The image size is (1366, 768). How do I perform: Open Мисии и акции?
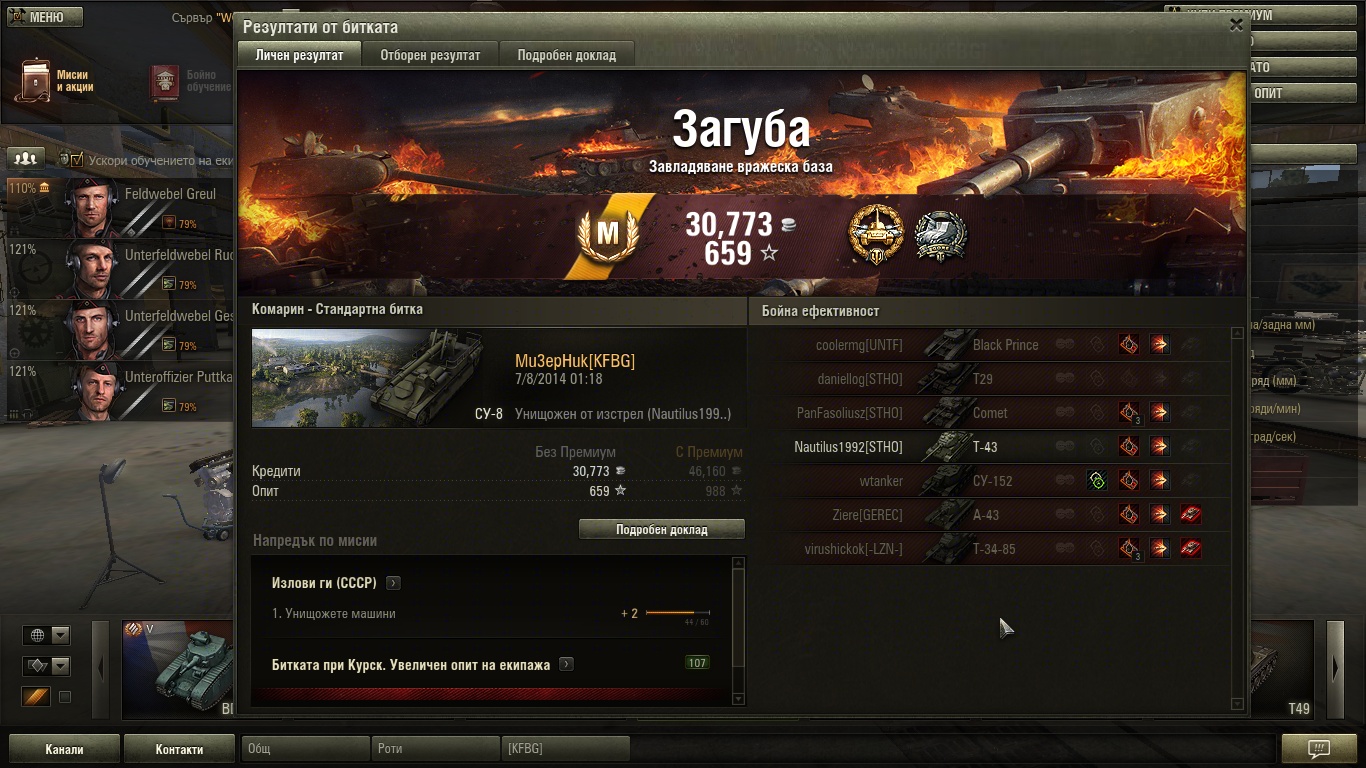[x=58, y=81]
